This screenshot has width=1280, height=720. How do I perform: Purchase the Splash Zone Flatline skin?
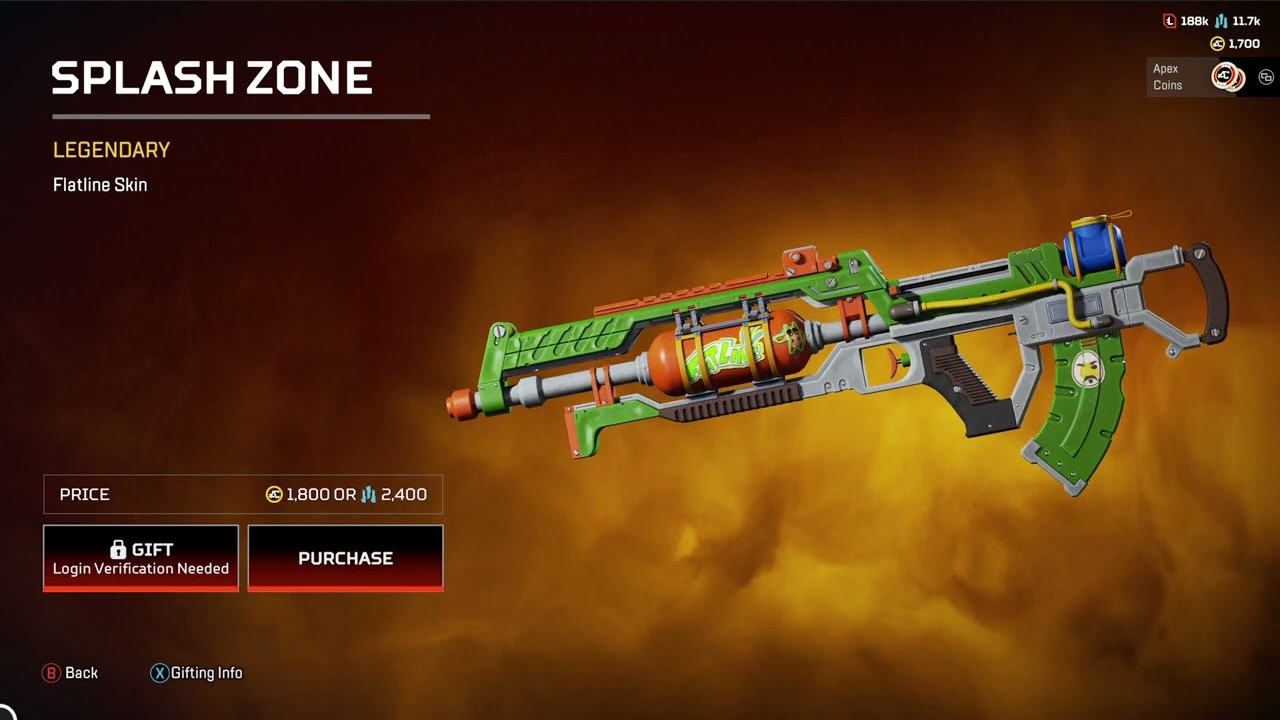[x=345, y=558]
